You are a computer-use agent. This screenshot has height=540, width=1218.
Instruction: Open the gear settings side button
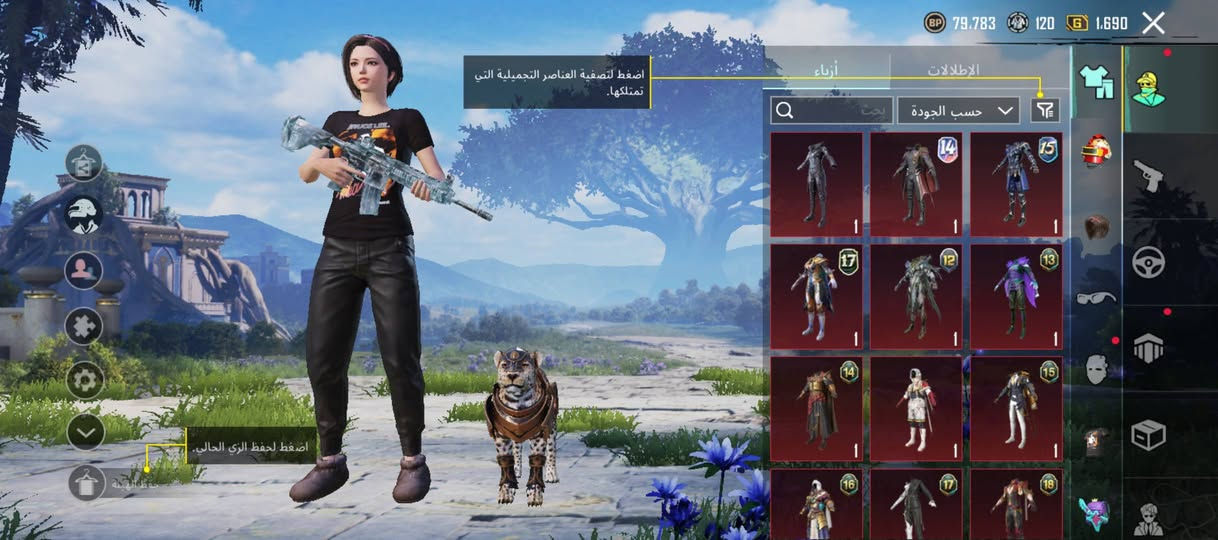pos(85,380)
